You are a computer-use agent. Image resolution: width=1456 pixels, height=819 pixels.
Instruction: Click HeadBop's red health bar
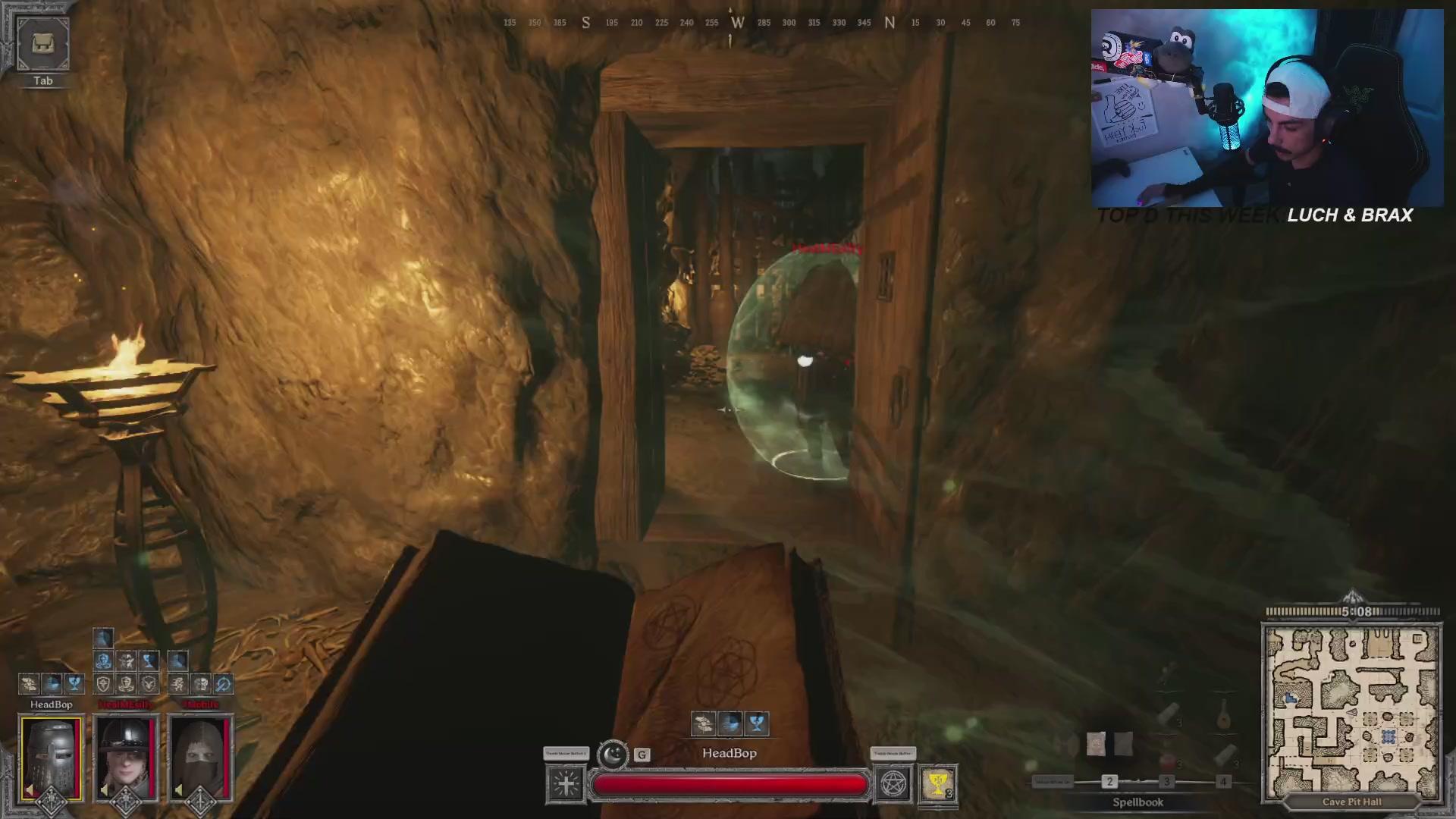[728, 784]
